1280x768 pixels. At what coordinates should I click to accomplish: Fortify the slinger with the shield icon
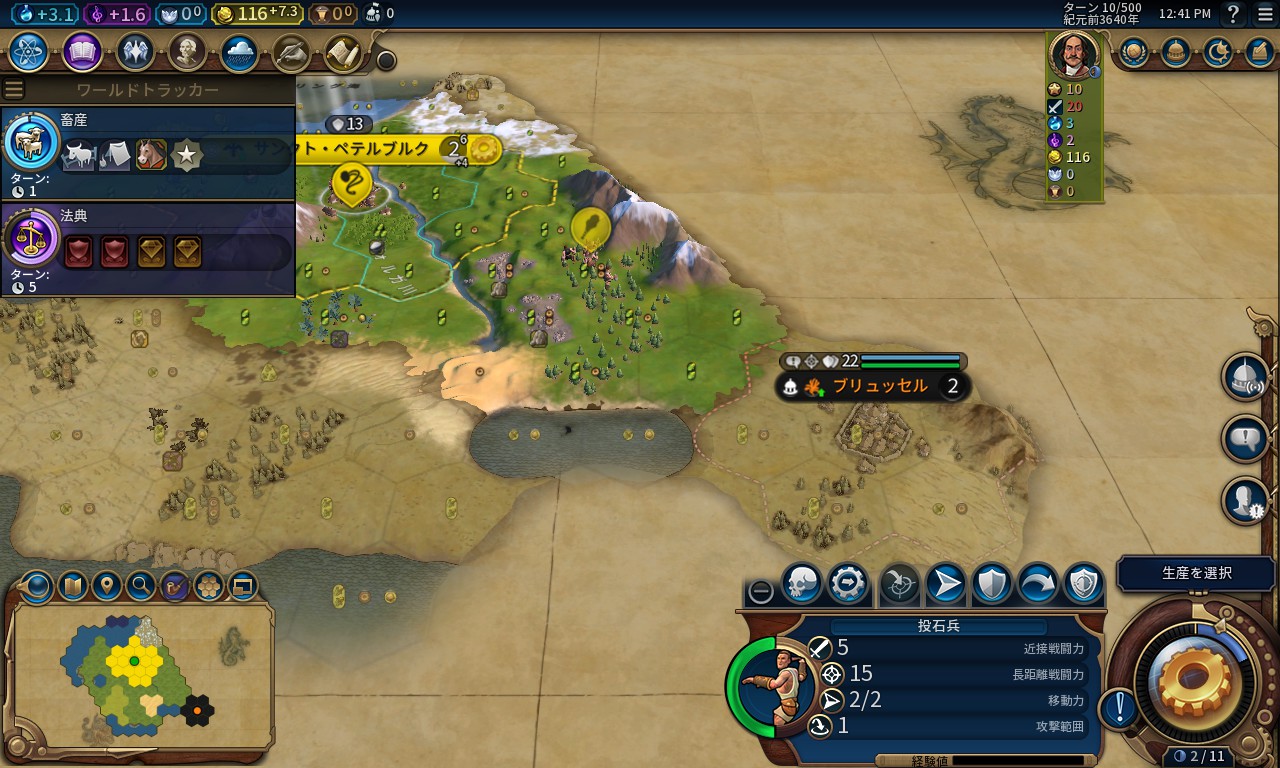tap(992, 584)
